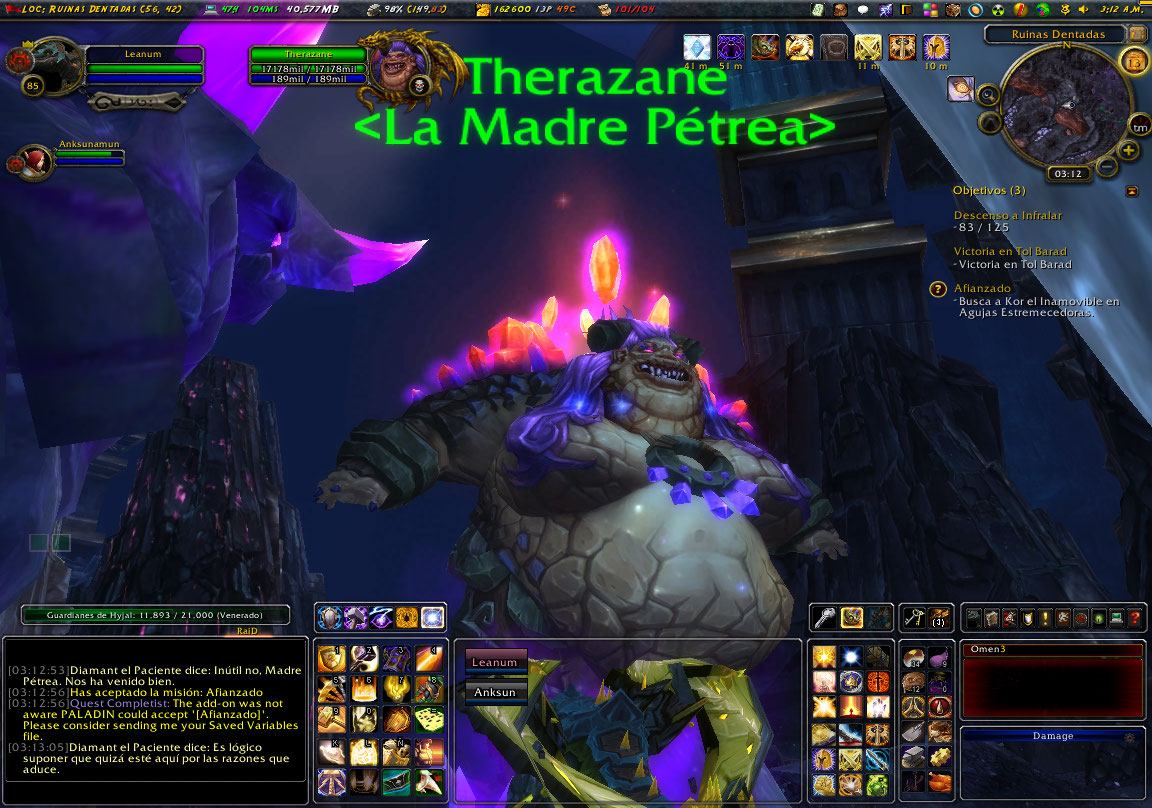Viewport: 1152px width, 808px height.
Task: Zoom in the minimap with the plus button
Action: click(1129, 151)
